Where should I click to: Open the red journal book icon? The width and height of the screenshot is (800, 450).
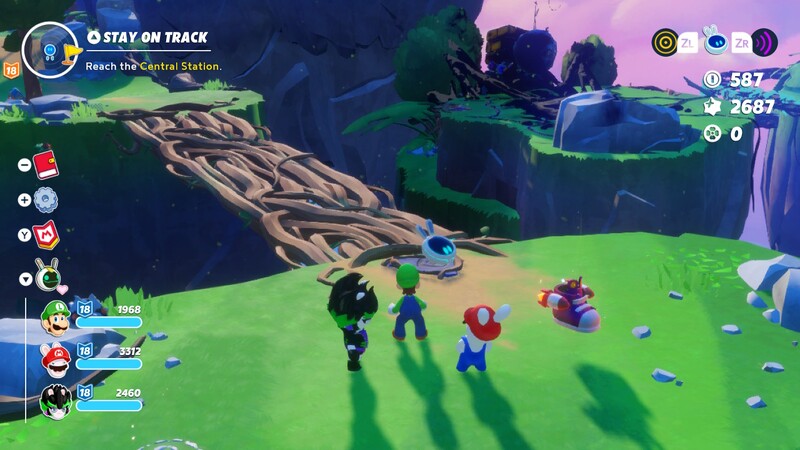click(x=46, y=165)
